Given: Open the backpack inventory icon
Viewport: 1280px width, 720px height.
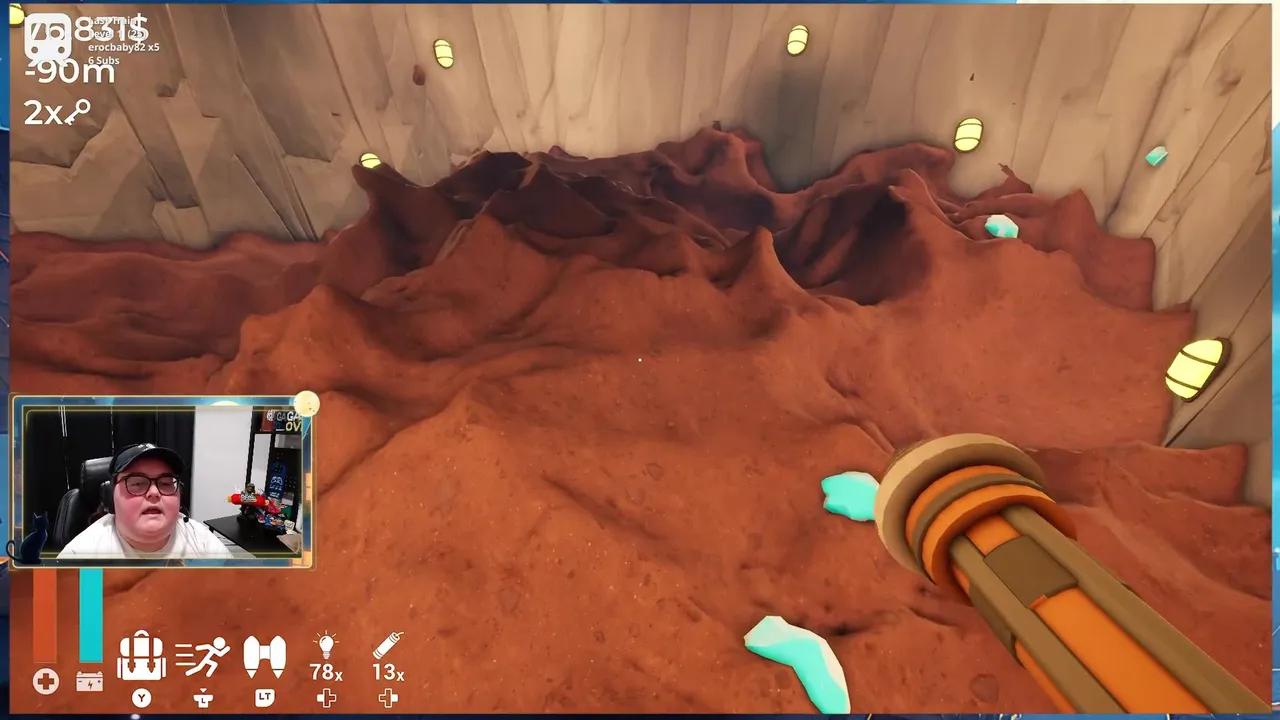Looking at the screenshot, I should pos(141,655).
